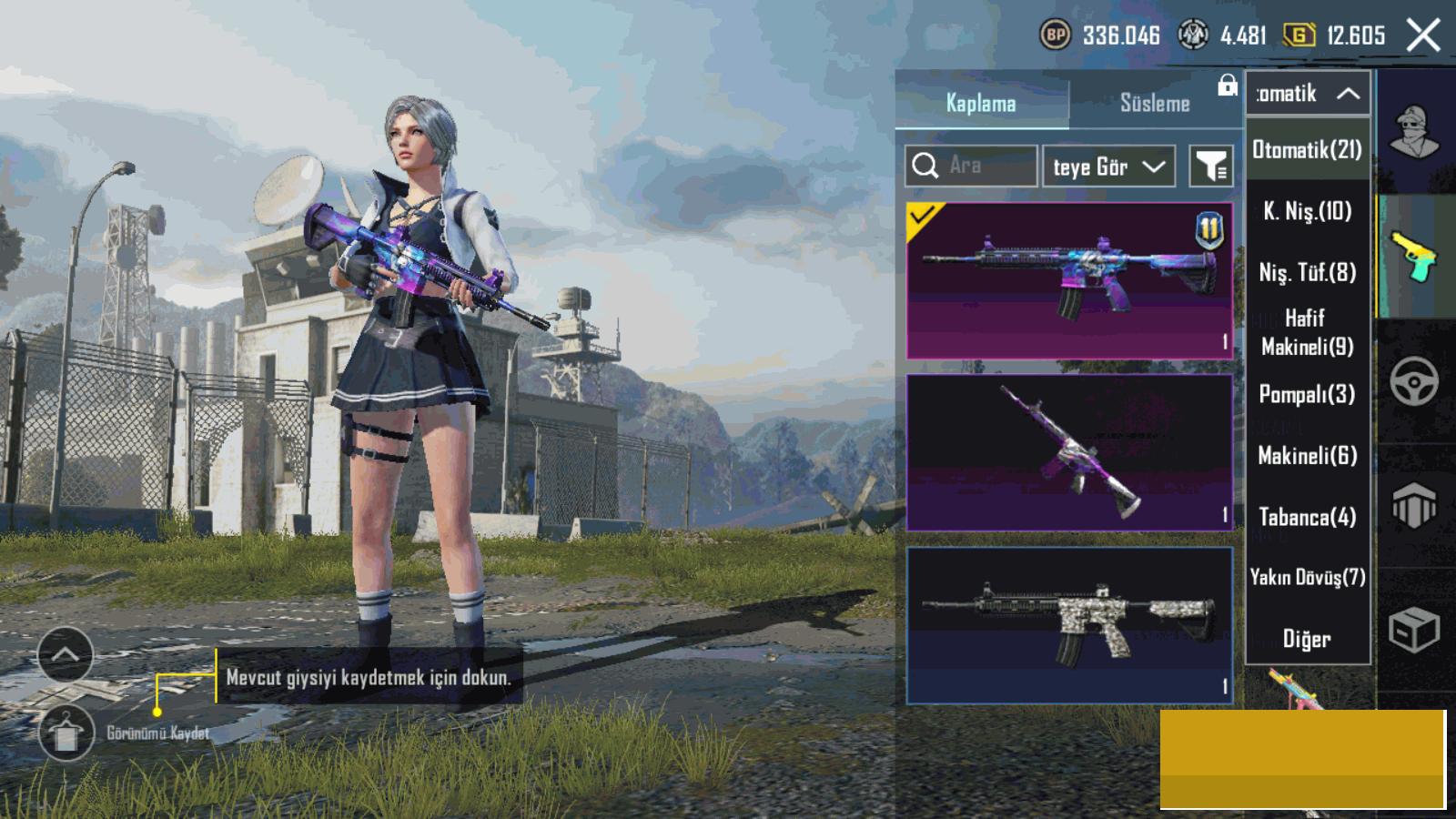
Task: Select the equipped blue-purple M416 skin
Action: [1069, 280]
